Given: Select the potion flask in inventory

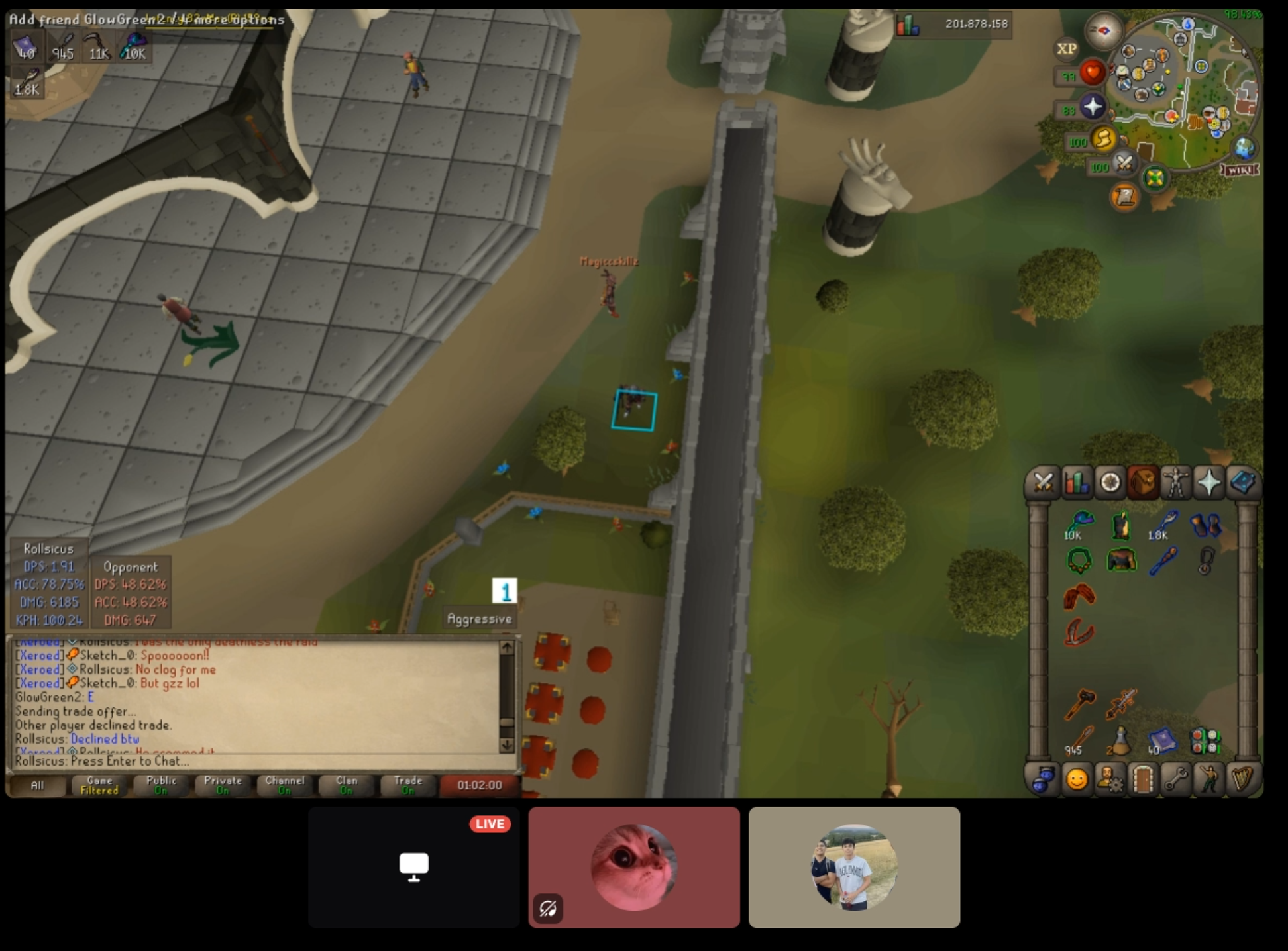Looking at the screenshot, I should (1120, 740).
